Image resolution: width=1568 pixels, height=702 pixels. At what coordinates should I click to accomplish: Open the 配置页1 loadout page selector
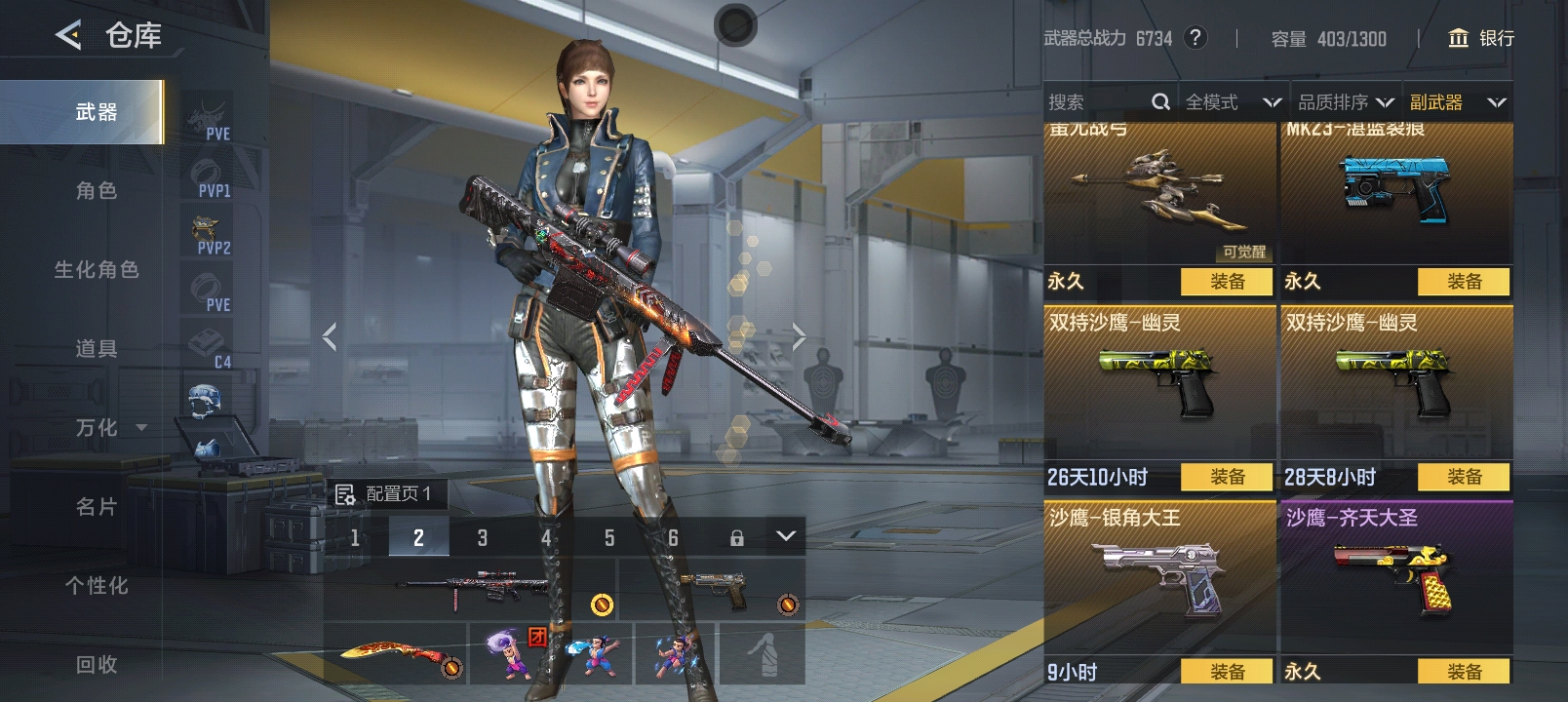pyautogui.click(x=385, y=494)
